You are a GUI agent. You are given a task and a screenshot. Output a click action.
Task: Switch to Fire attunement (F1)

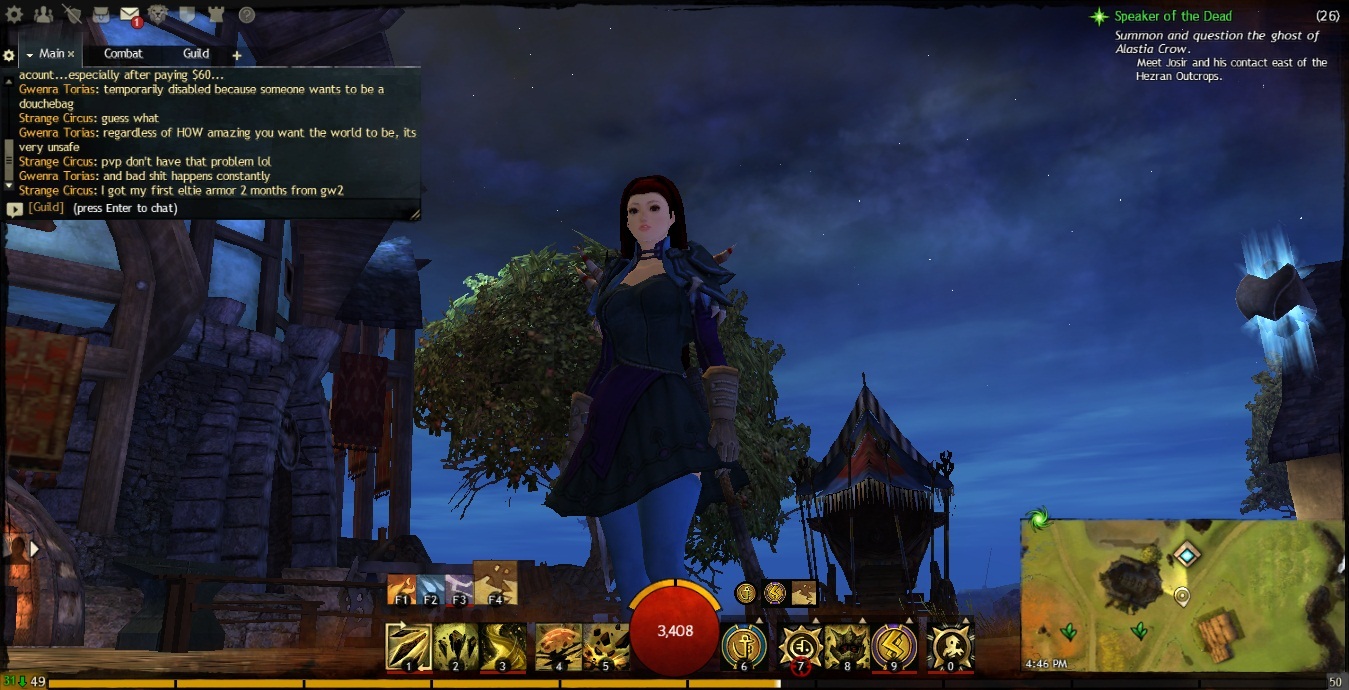pyautogui.click(x=401, y=590)
